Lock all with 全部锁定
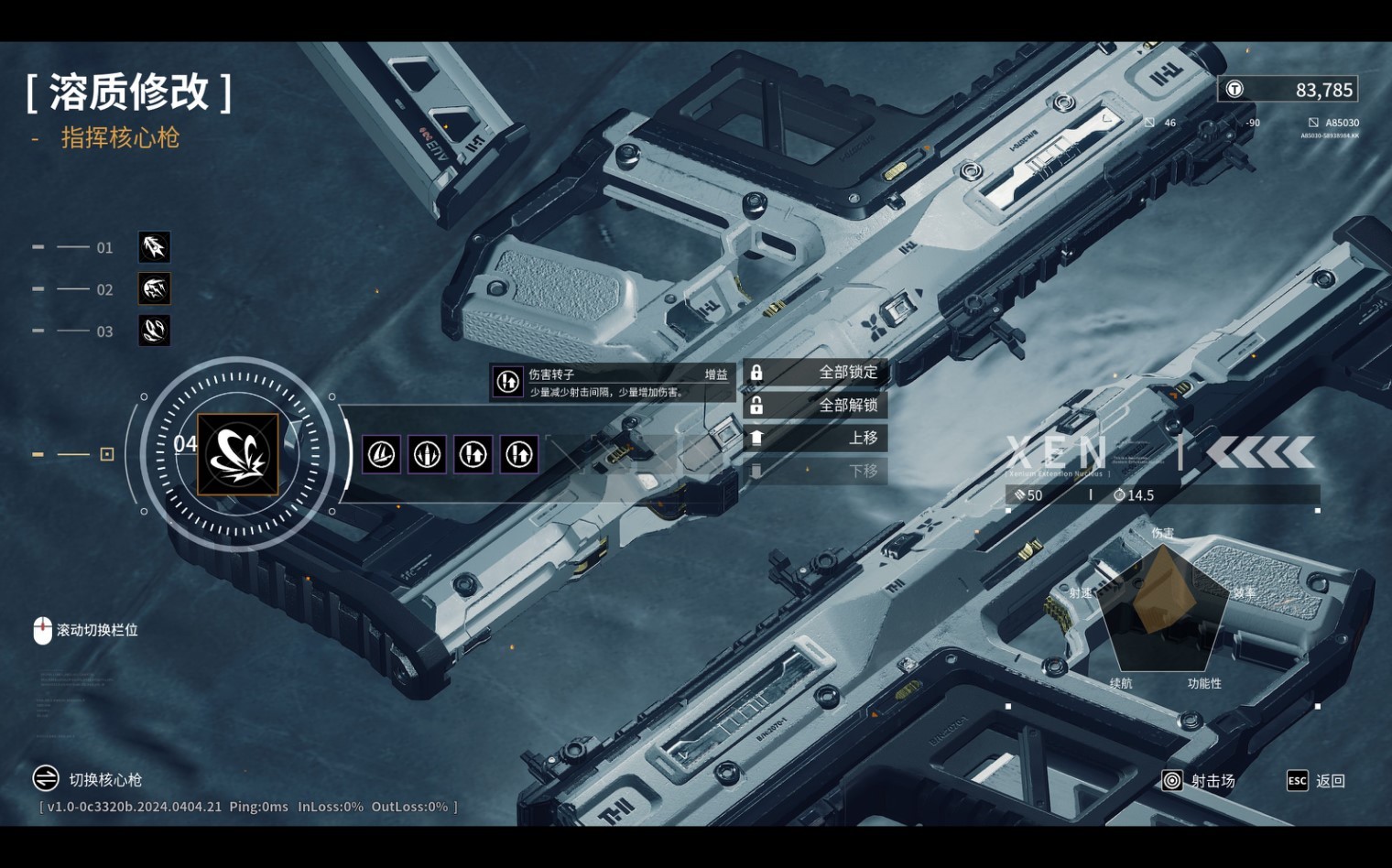The height and width of the screenshot is (868, 1392). (815, 373)
